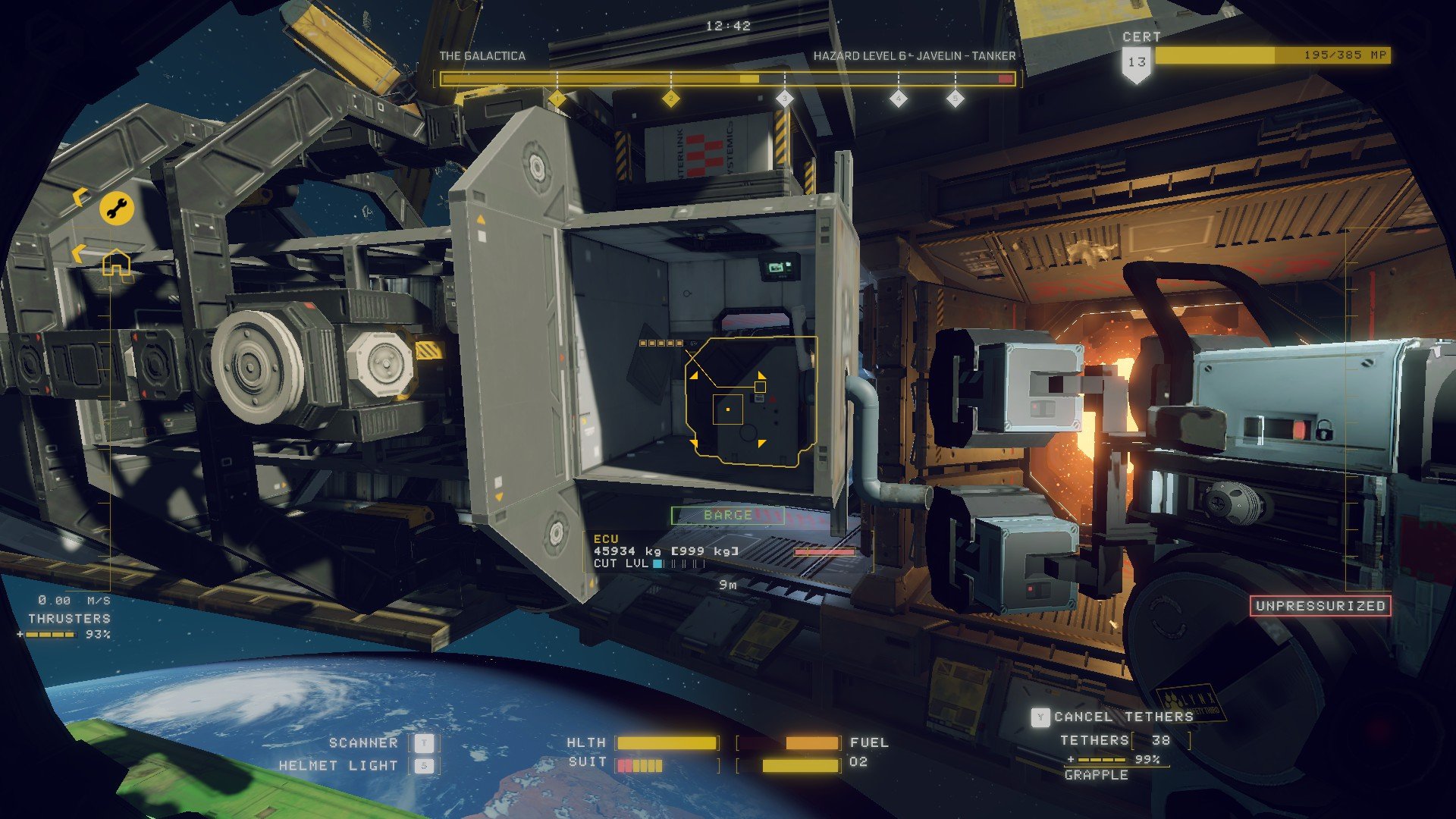Click salvage goal marker 1
1456x819 pixels.
coord(557,99)
